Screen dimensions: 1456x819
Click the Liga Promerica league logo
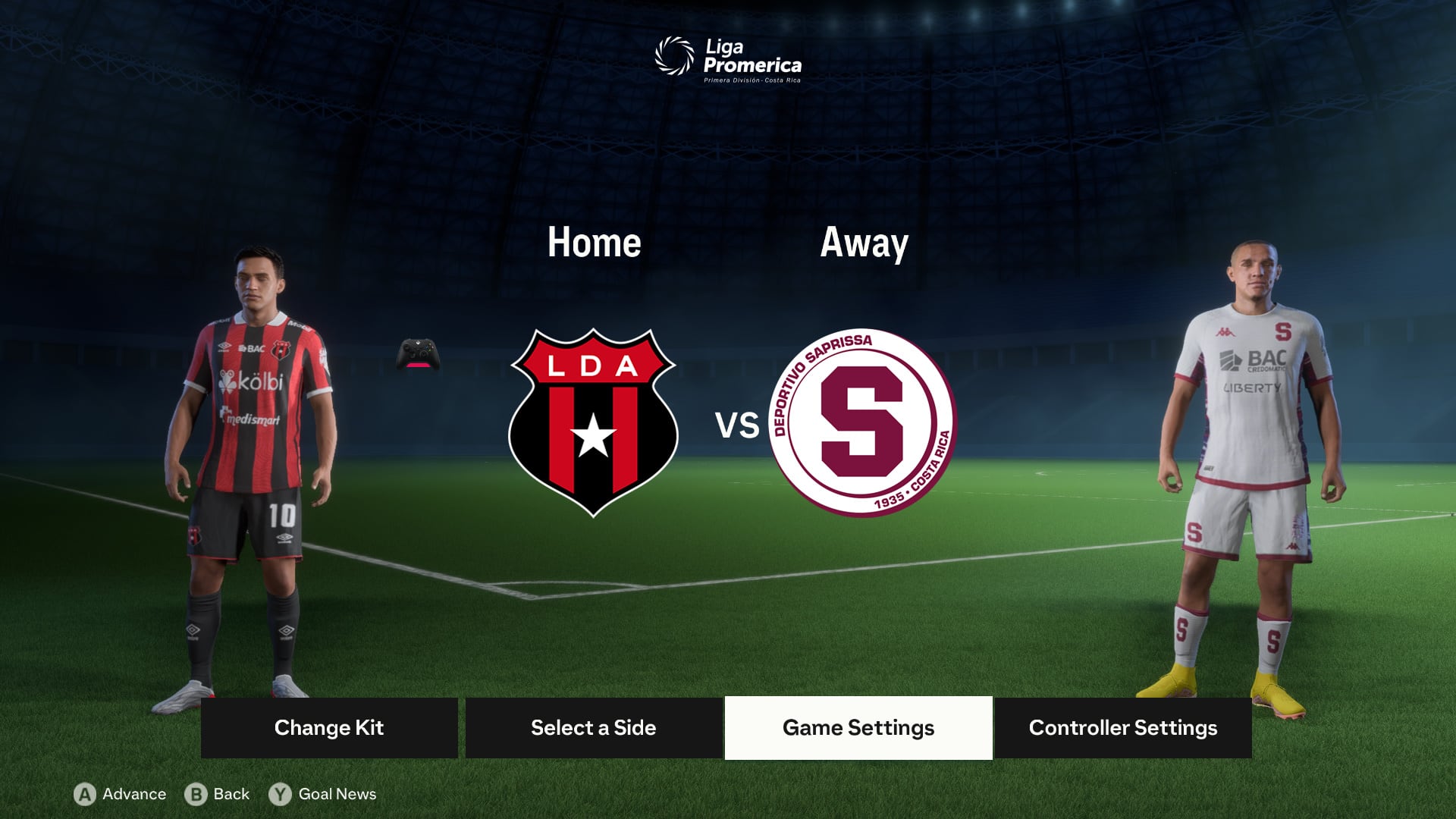(728, 57)
